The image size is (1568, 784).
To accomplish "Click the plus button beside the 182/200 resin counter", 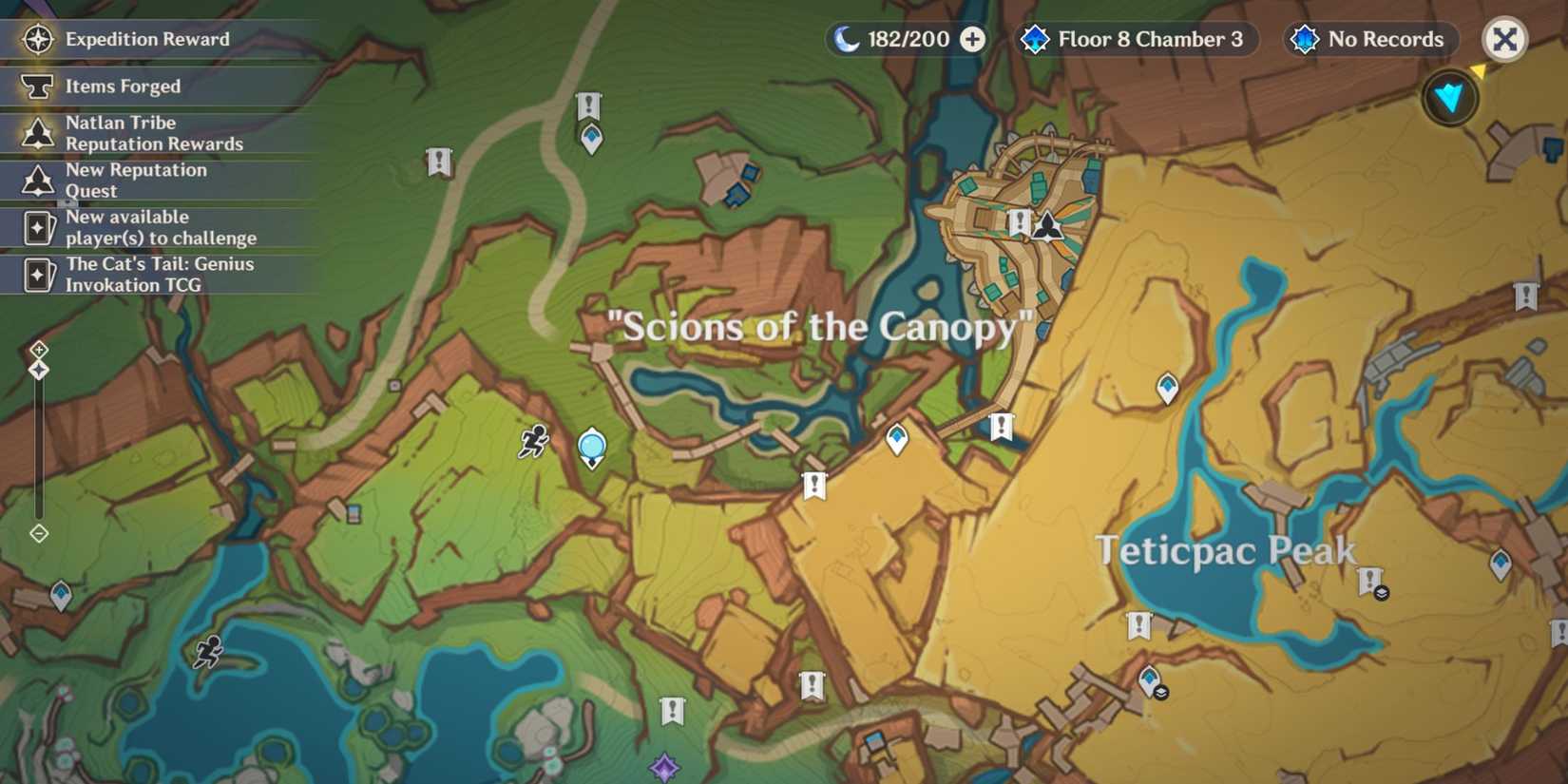I will (971, 40).
